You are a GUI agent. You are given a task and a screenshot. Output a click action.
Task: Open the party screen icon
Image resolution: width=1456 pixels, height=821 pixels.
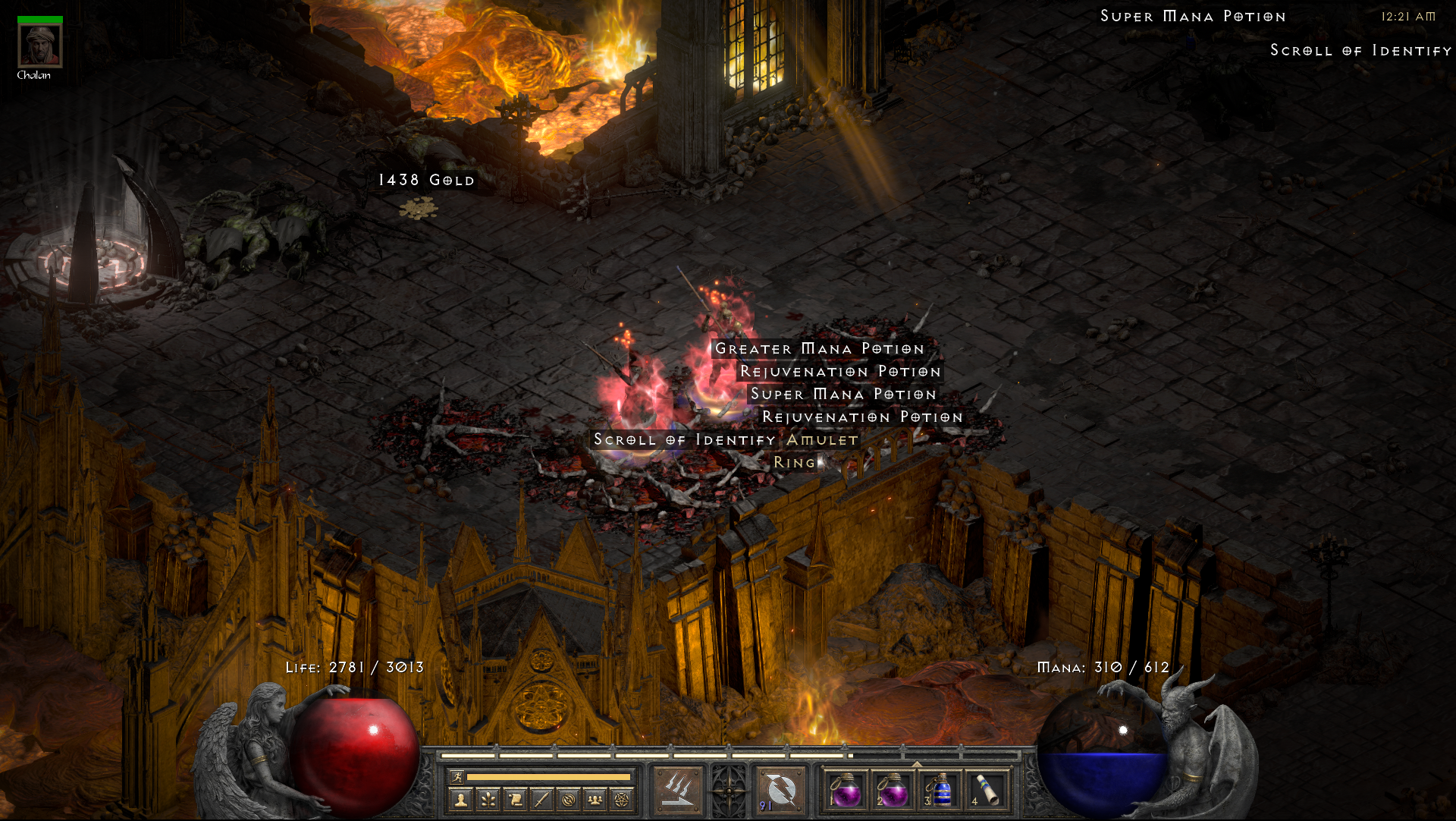click(x=595, y=798)
